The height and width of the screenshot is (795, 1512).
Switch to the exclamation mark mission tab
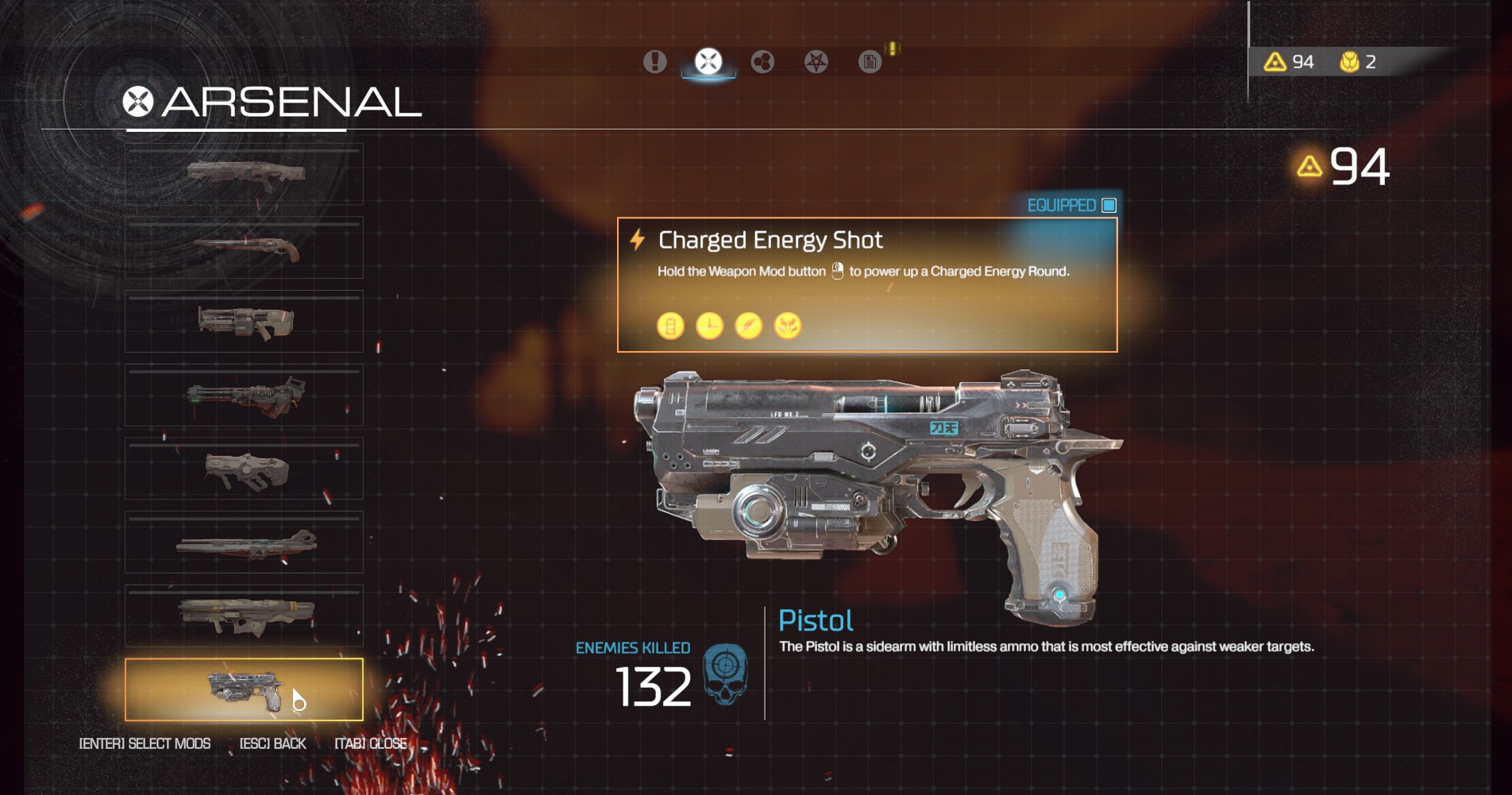(x=655, y=61)
